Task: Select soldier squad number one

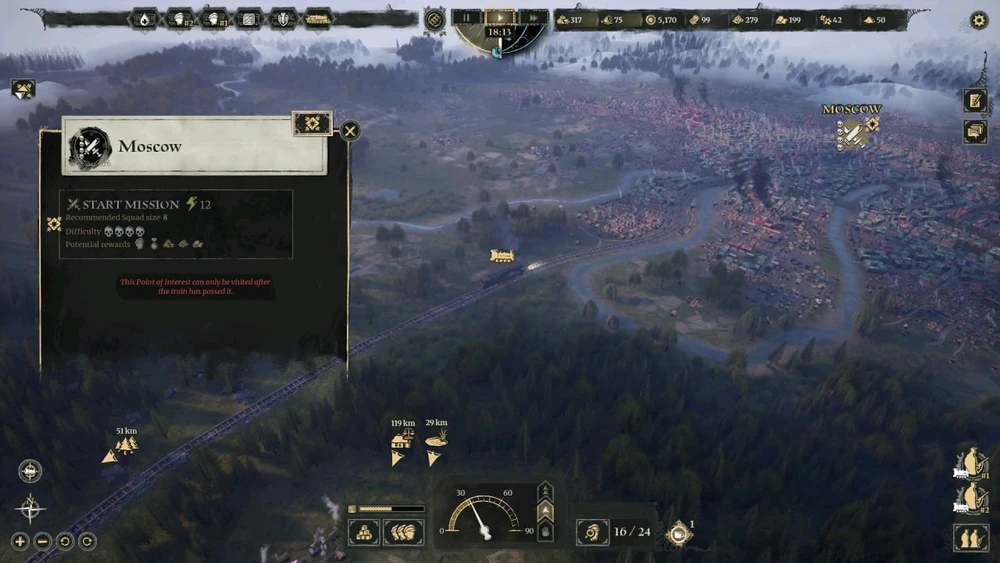Action: click(x=971, y=464)
